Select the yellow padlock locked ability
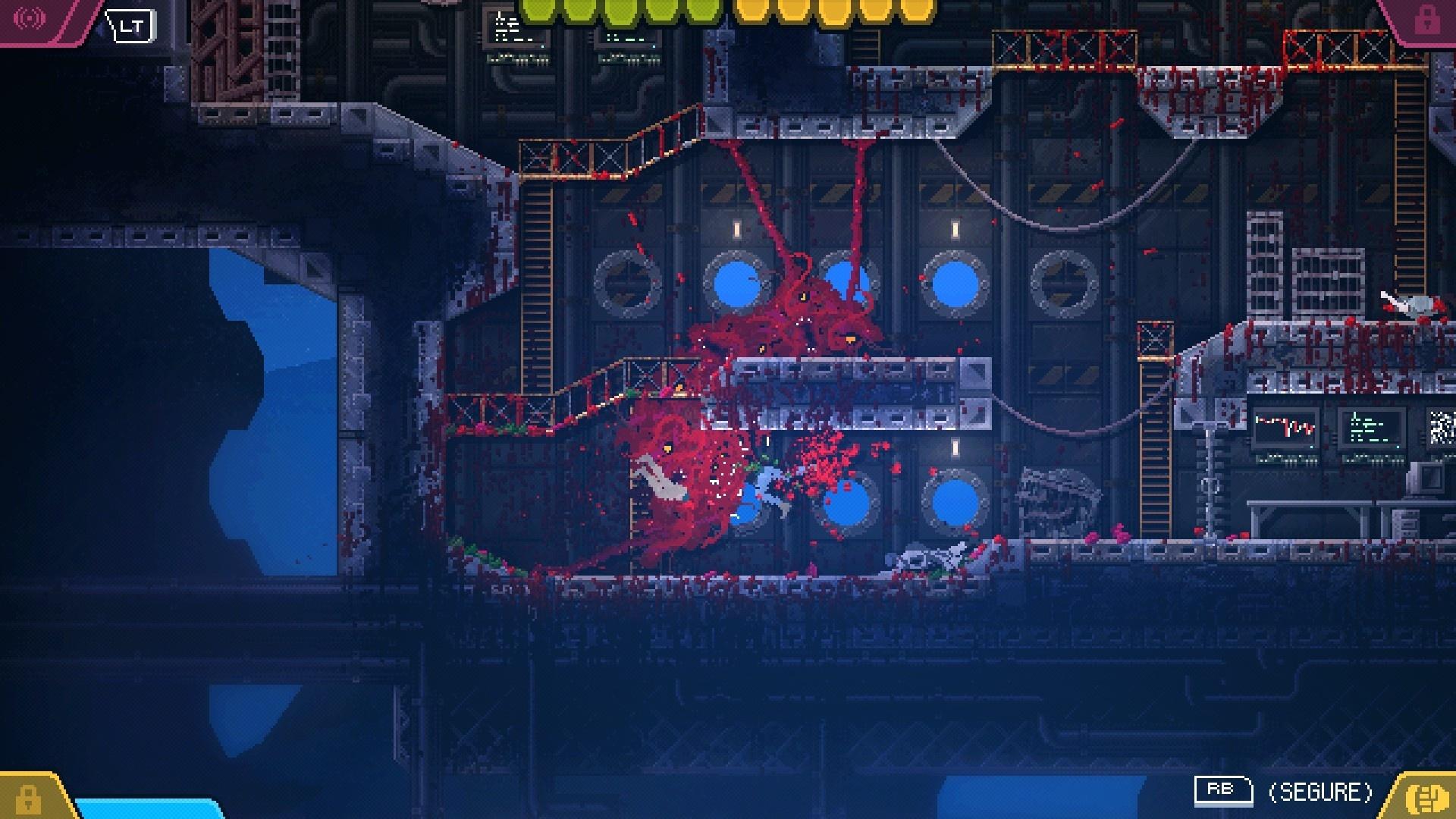The height and width of the screenshot is (819, 1456). [28, 798]
